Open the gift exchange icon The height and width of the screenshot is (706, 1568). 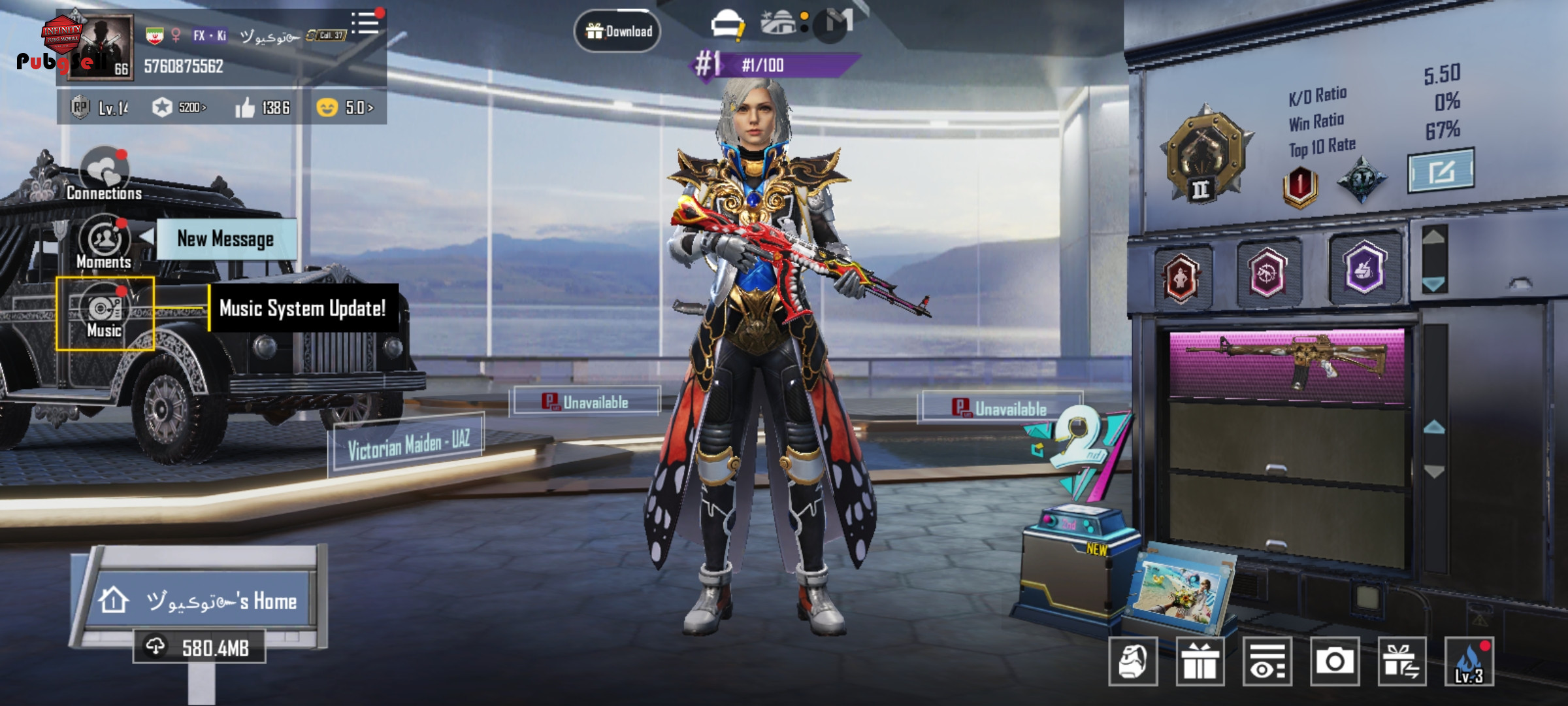(x=1401, y=662)
